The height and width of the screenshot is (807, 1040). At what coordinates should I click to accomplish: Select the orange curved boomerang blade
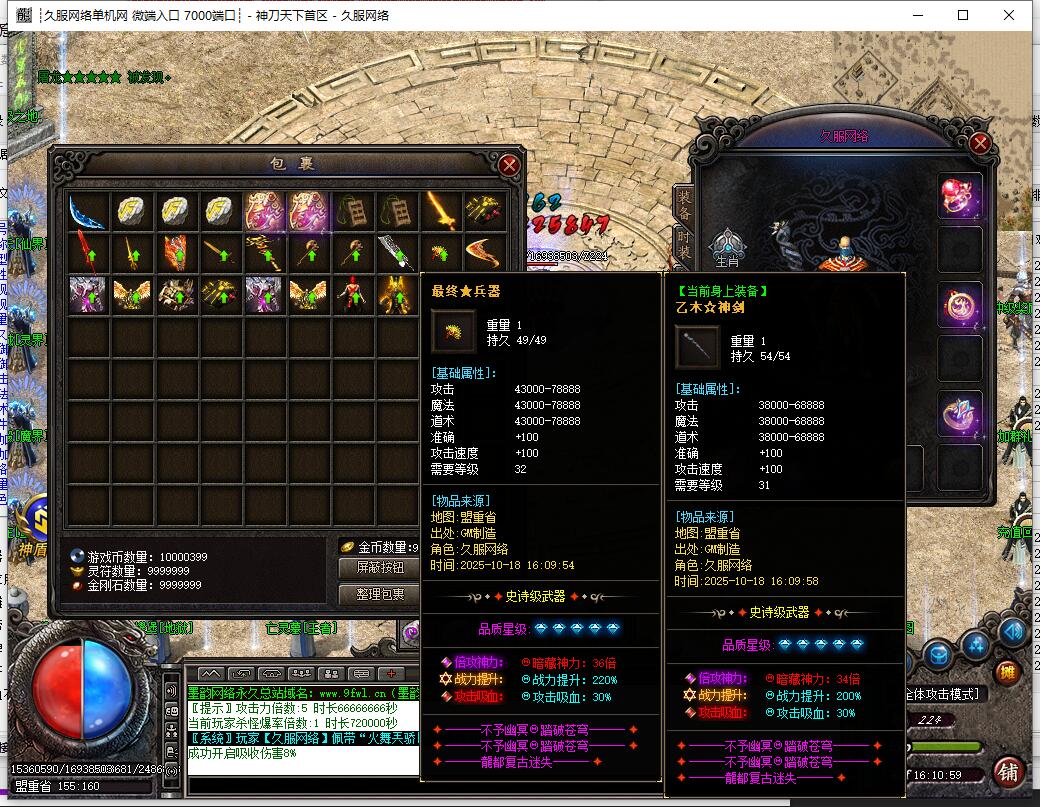coord(485,253)
